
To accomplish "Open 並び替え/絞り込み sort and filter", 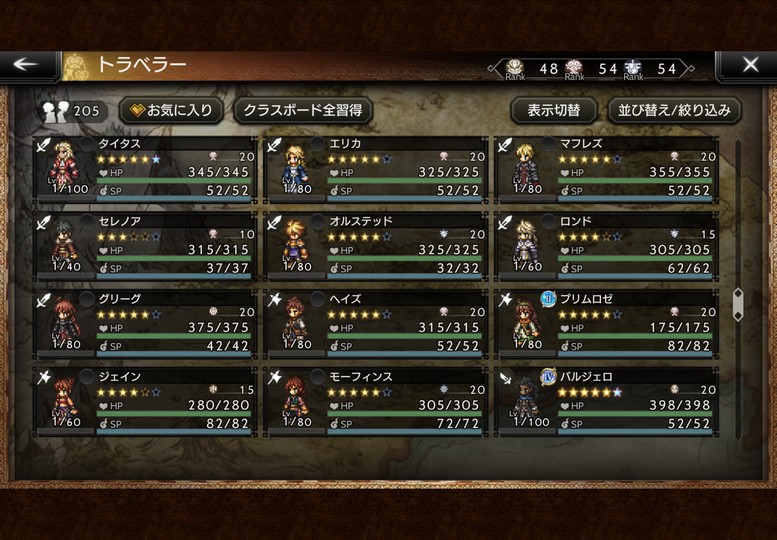I will point(674,110).
